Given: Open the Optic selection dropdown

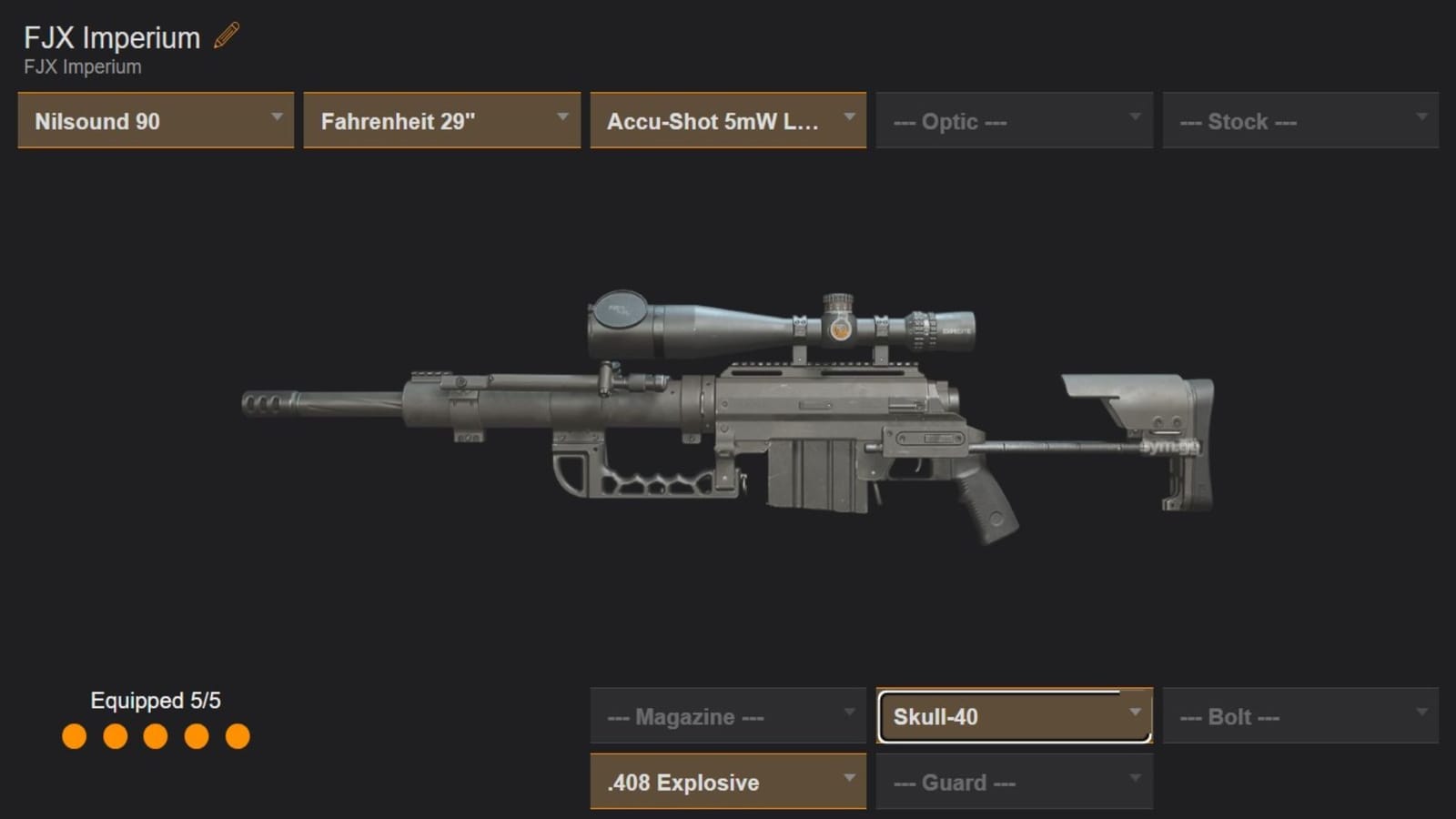Looking at the screenshot, I should (x=1014, y=120).
